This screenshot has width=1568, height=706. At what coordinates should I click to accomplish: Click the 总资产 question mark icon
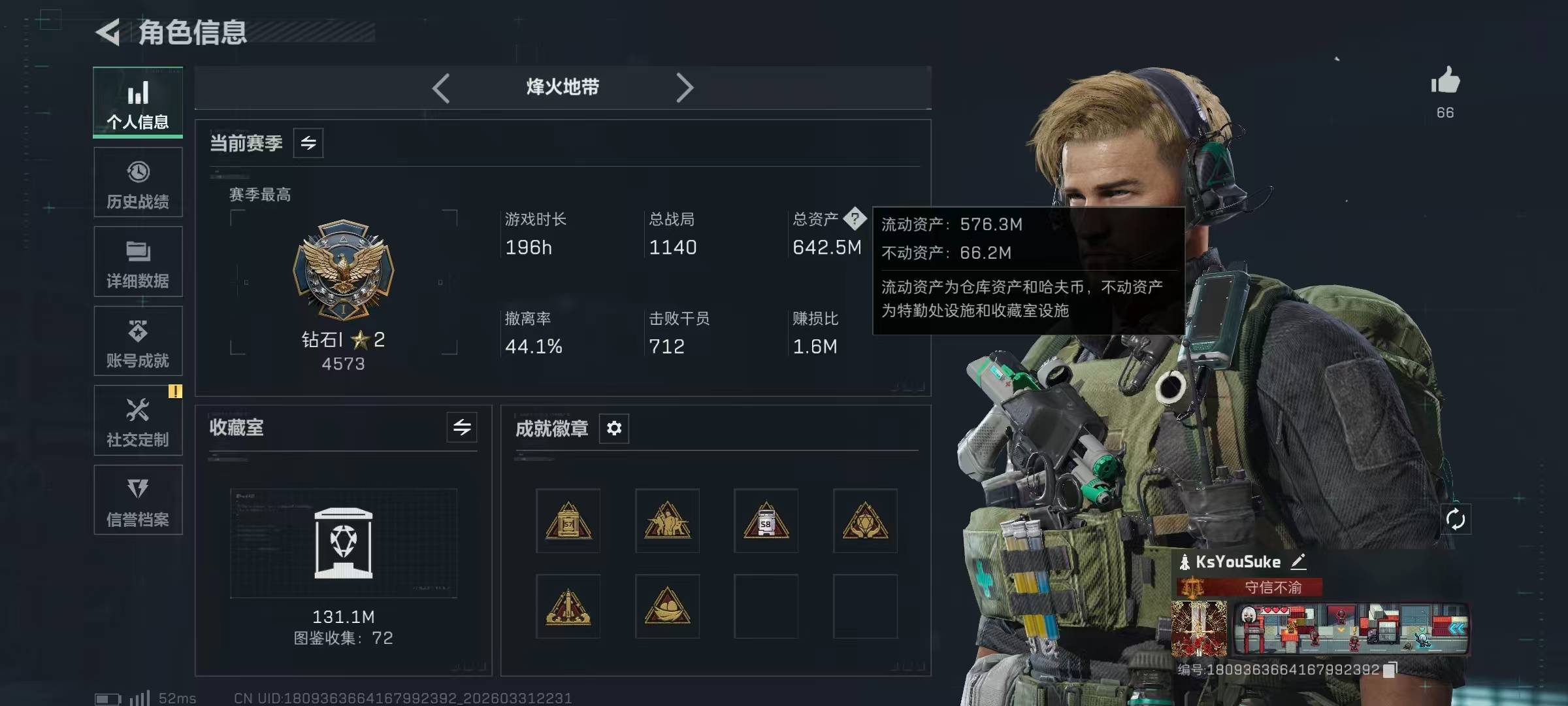tap(855, 218)
